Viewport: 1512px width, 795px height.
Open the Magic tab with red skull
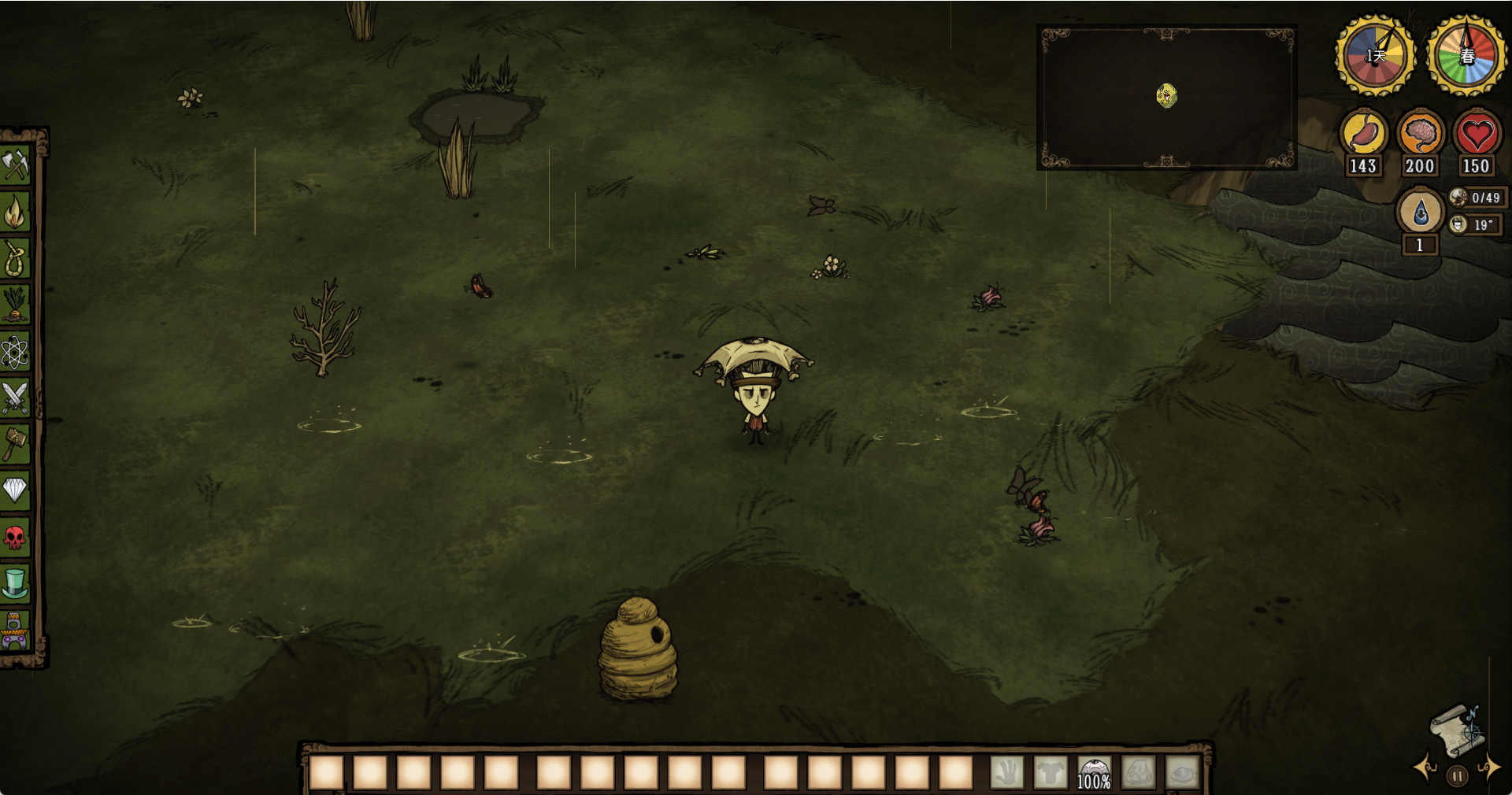pos(15,538)
